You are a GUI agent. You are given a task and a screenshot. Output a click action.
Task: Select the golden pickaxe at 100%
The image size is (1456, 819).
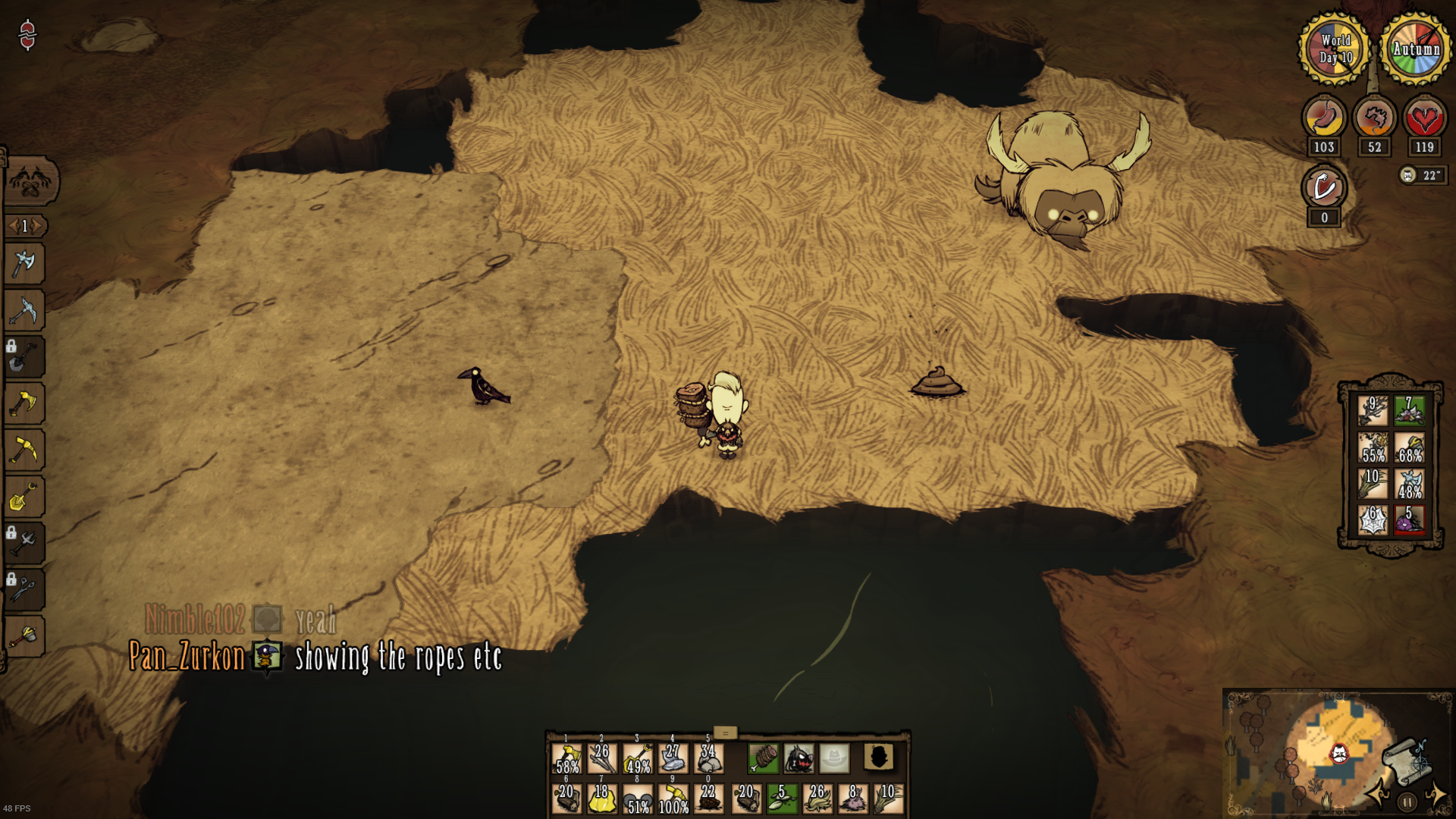[x=673, y=799]
